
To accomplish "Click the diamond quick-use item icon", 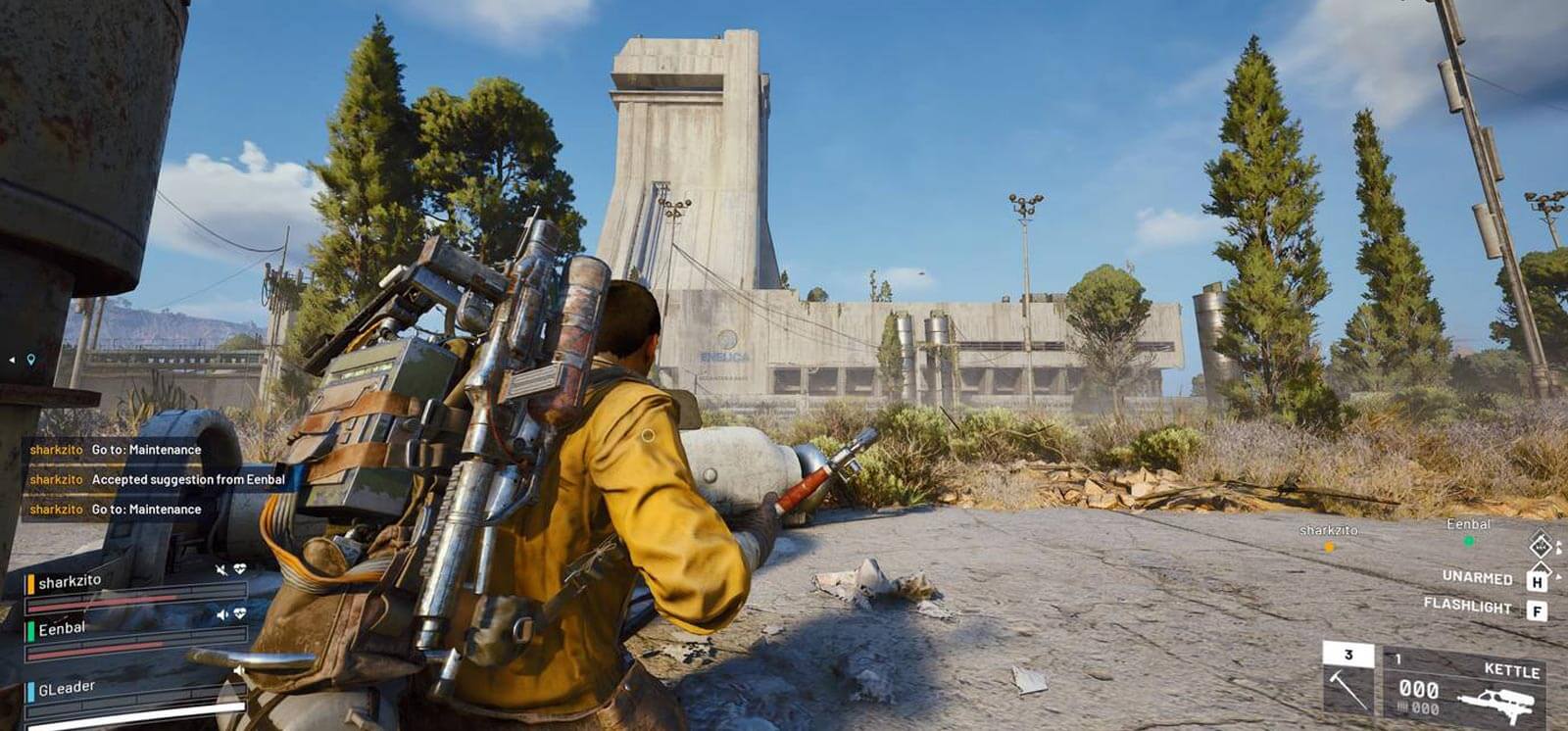I will click(1541, 546).
